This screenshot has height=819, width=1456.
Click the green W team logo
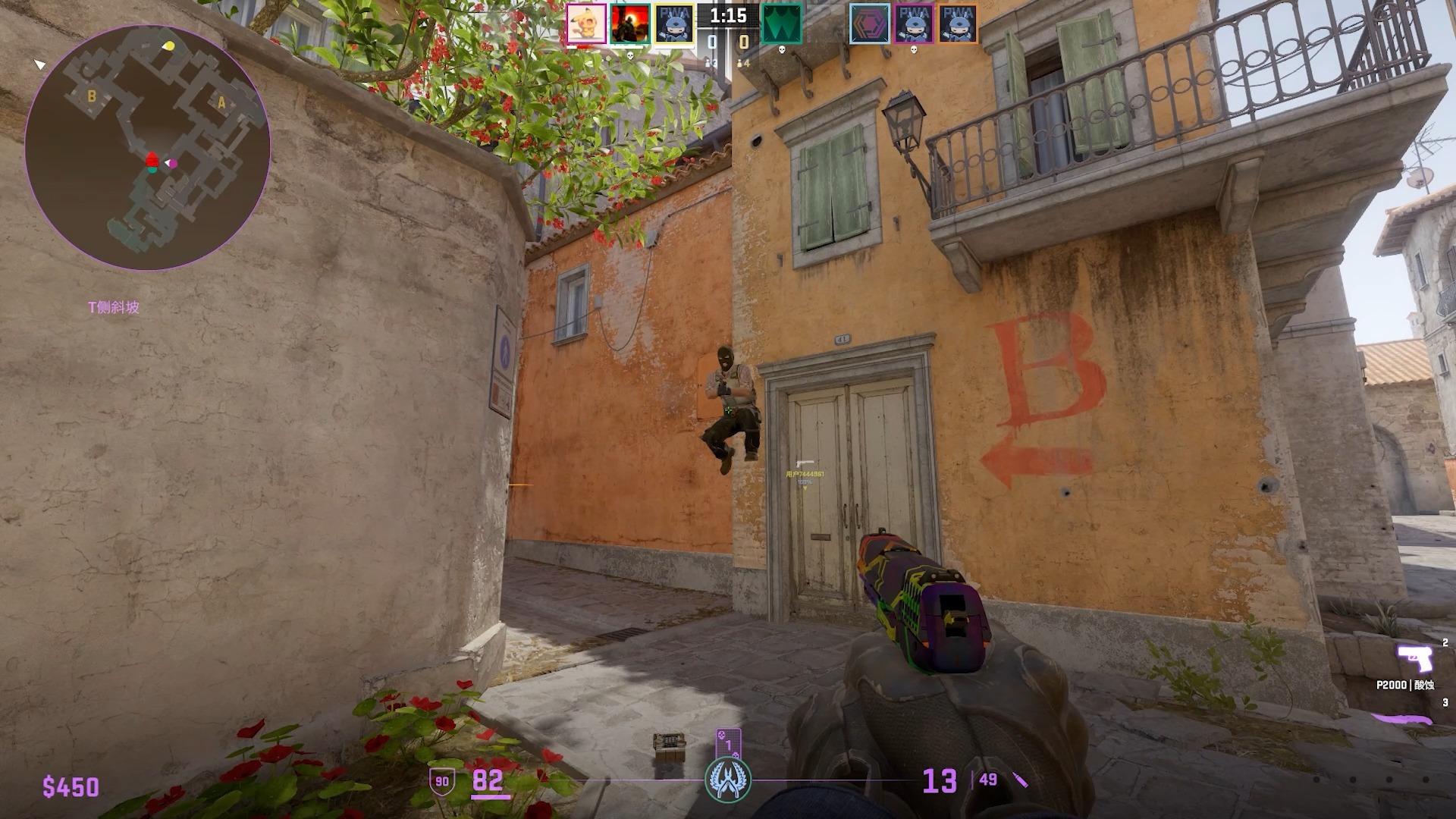pos(782,21)
